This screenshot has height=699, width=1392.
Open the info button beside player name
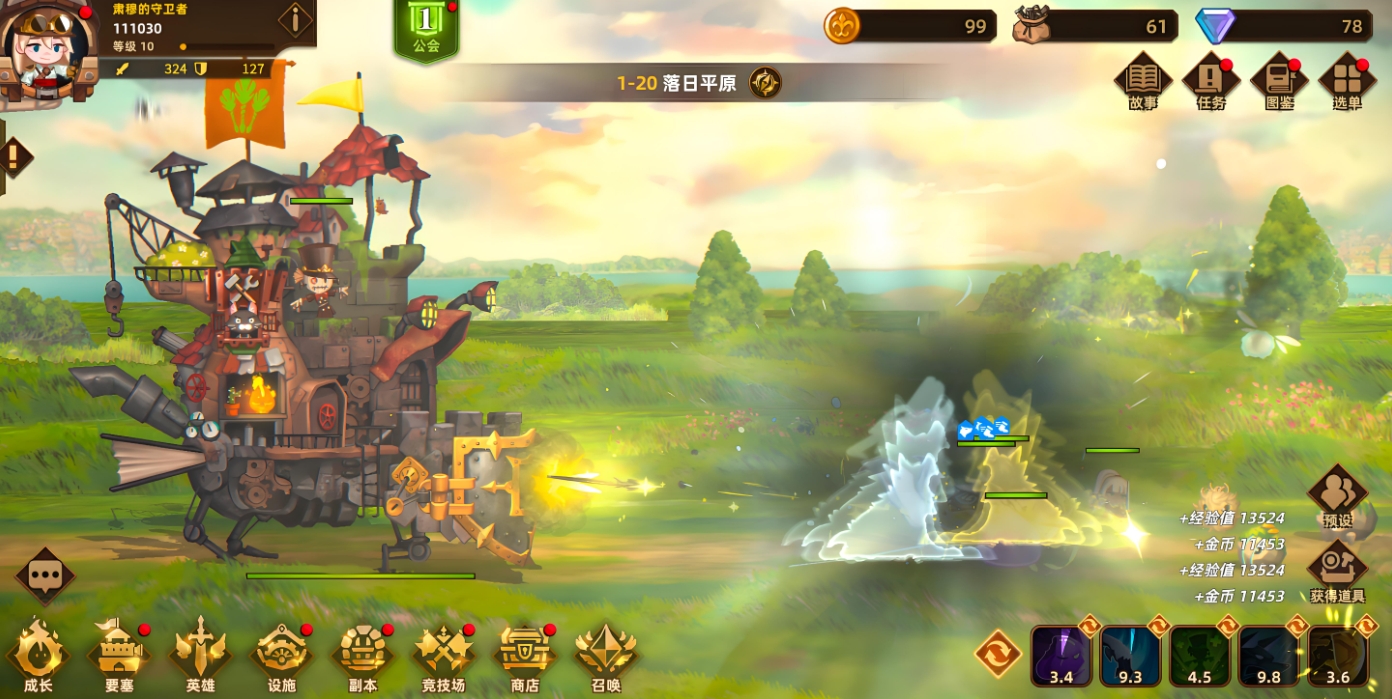pos(295,19)
